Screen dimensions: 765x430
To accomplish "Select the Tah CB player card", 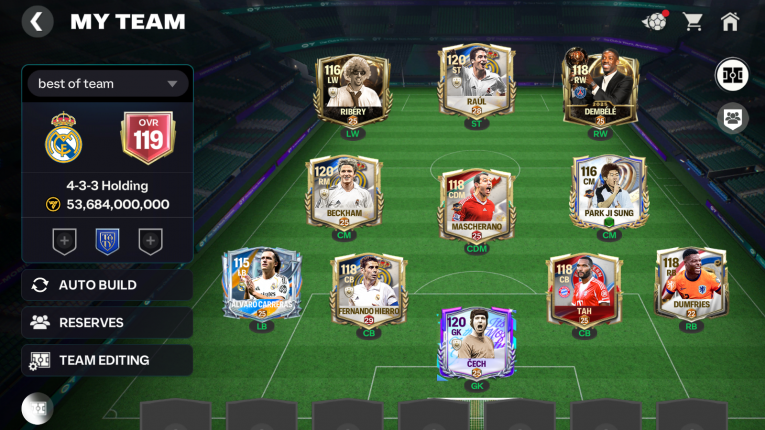I will pos(583,289).
